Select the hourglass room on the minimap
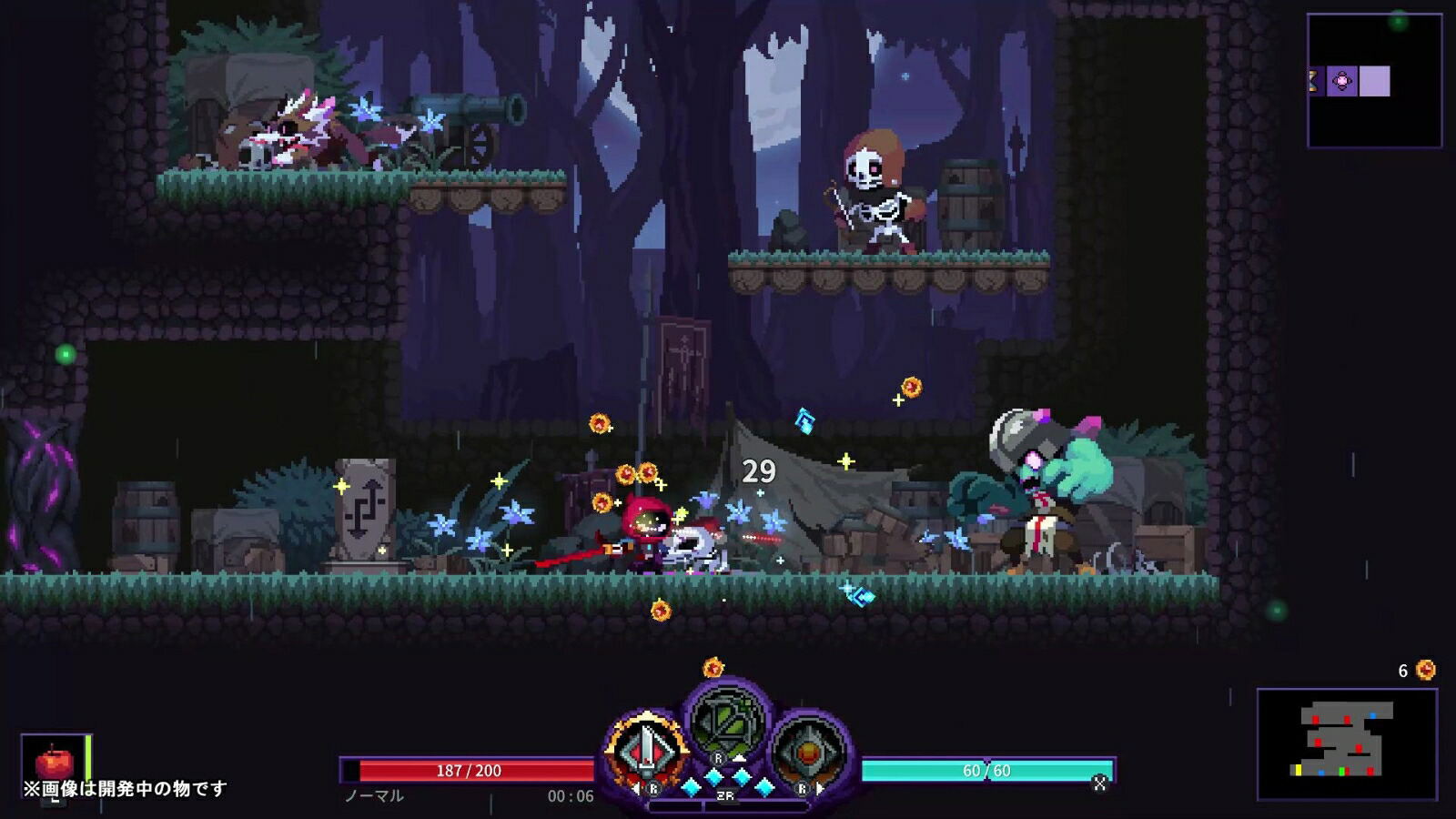 (1313, 81)
